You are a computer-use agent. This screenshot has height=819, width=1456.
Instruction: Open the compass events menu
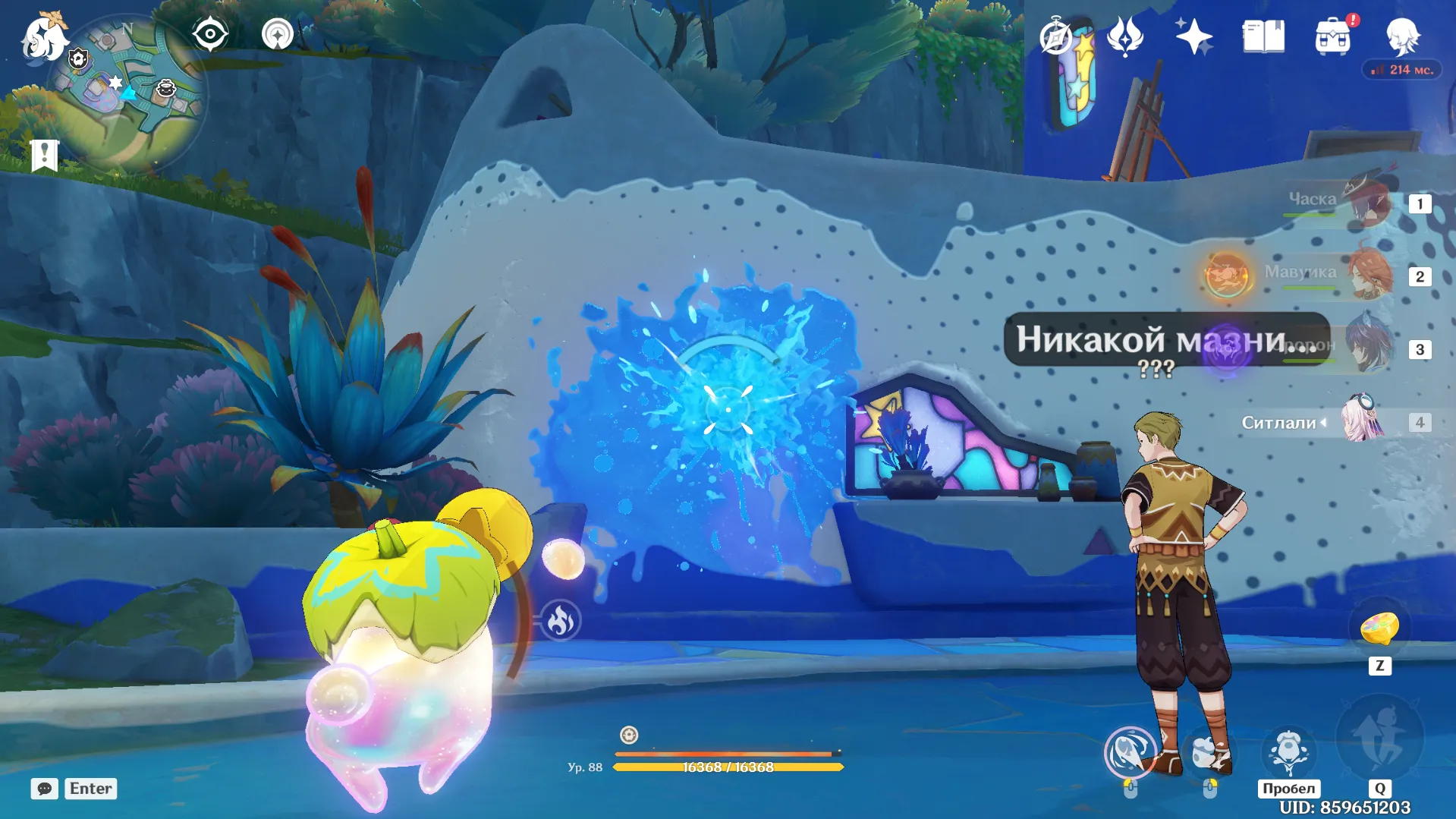point(1055,37)
